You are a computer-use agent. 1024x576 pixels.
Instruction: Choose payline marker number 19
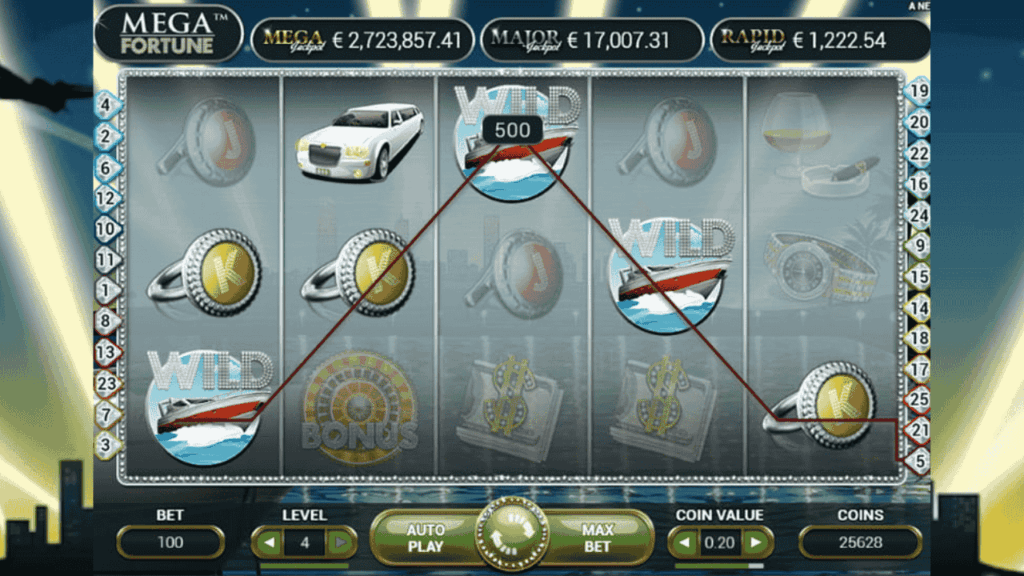[x=917, y=91]
